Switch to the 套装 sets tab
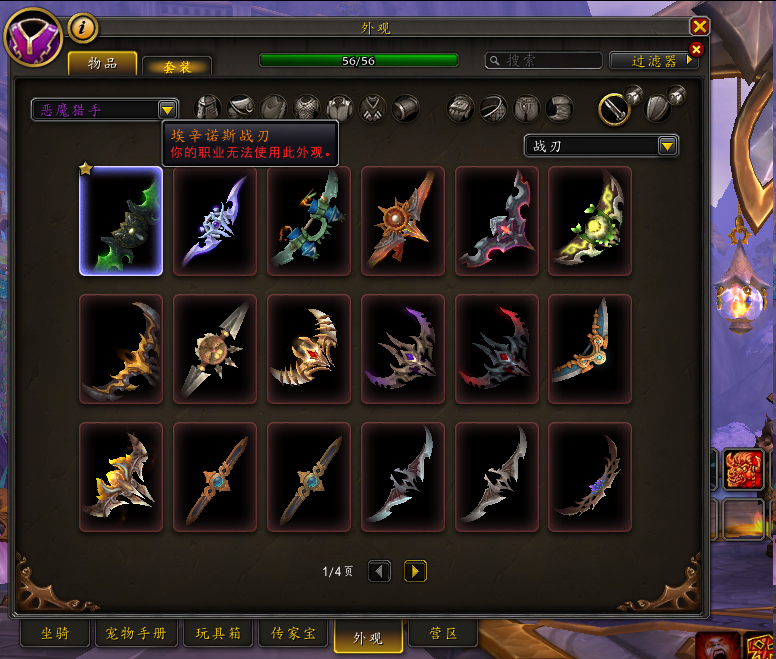This screenshot has height=659, width=776. tap(176, 66)
